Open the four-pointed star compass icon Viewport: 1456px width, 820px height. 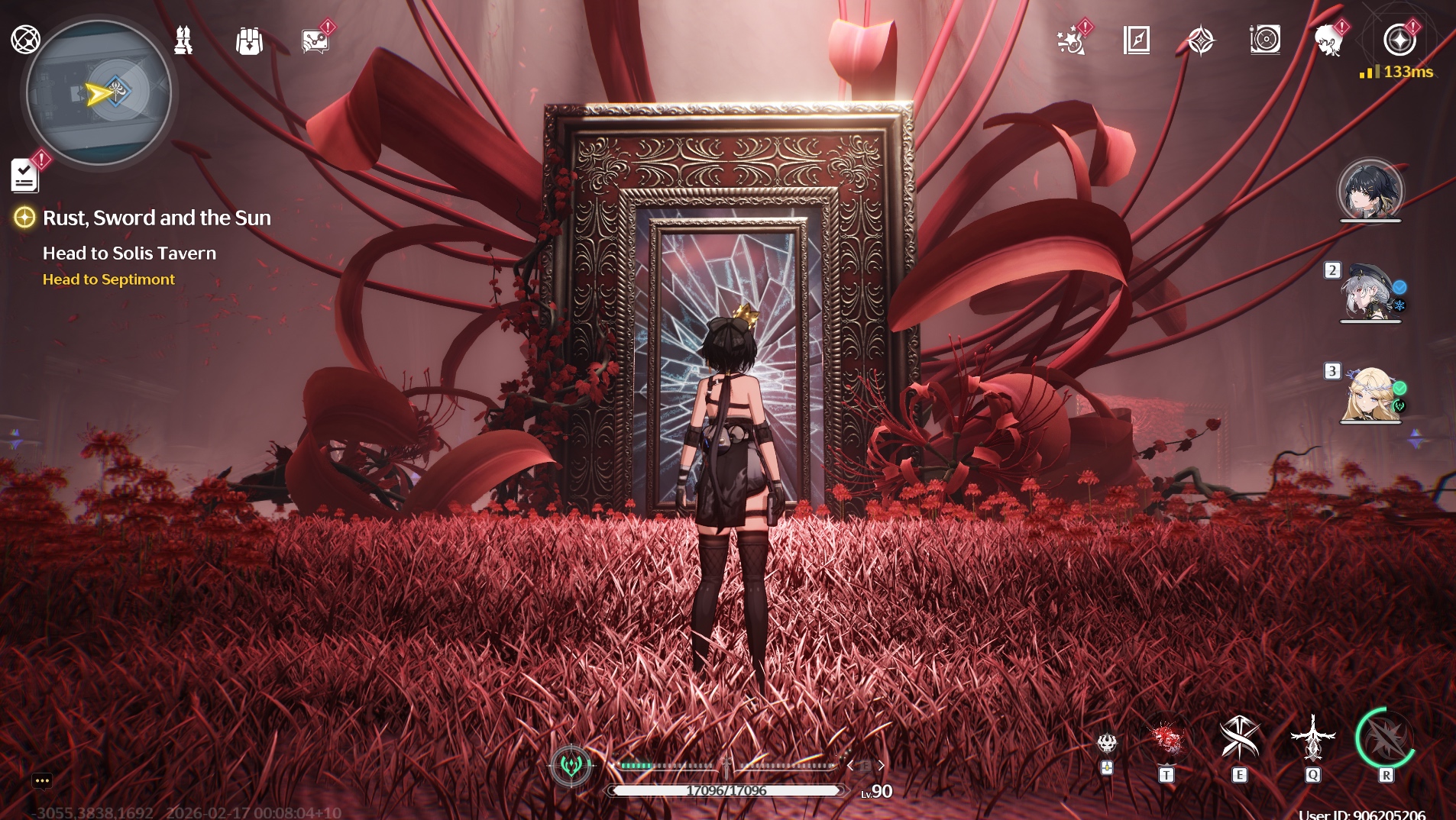(x=1201, y=40)
